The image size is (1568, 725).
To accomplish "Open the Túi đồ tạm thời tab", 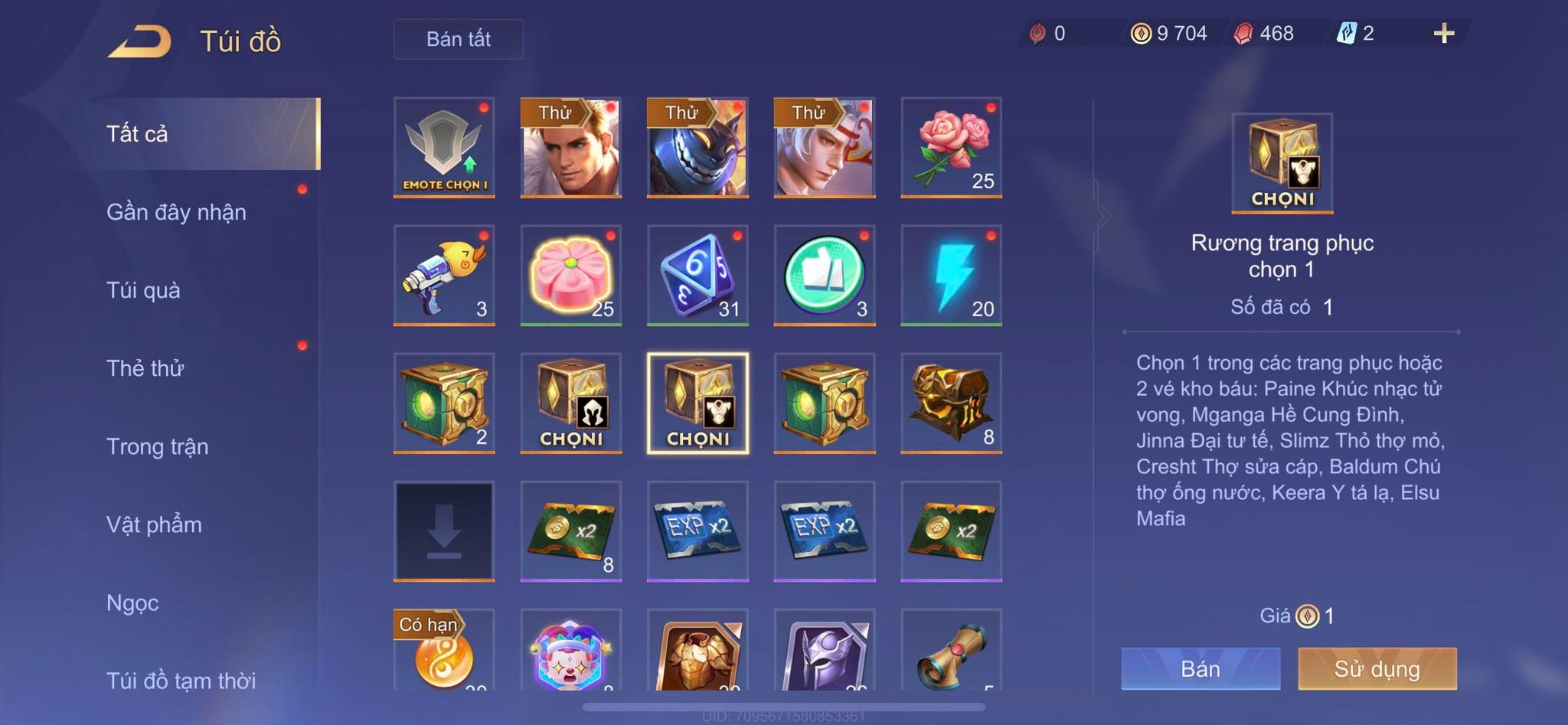I will (181, 680).
